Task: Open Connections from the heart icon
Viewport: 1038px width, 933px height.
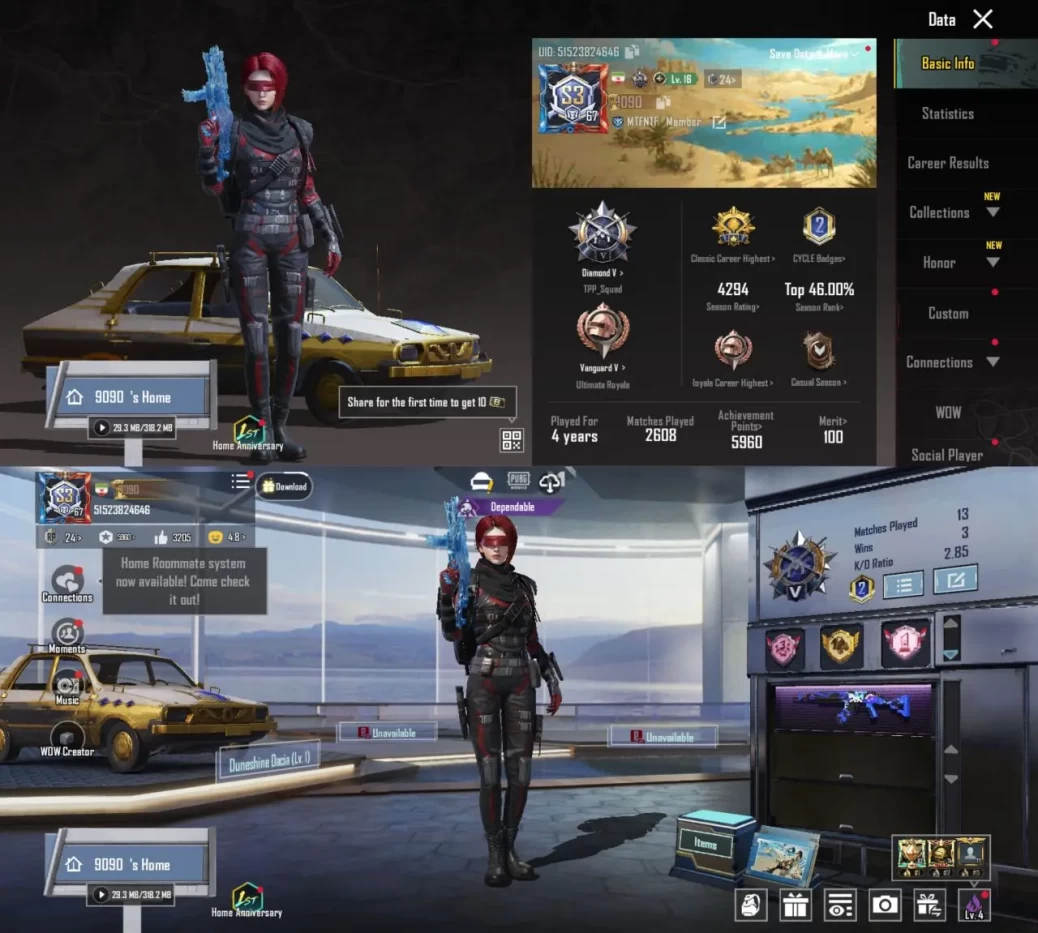Action: (67, 582)
